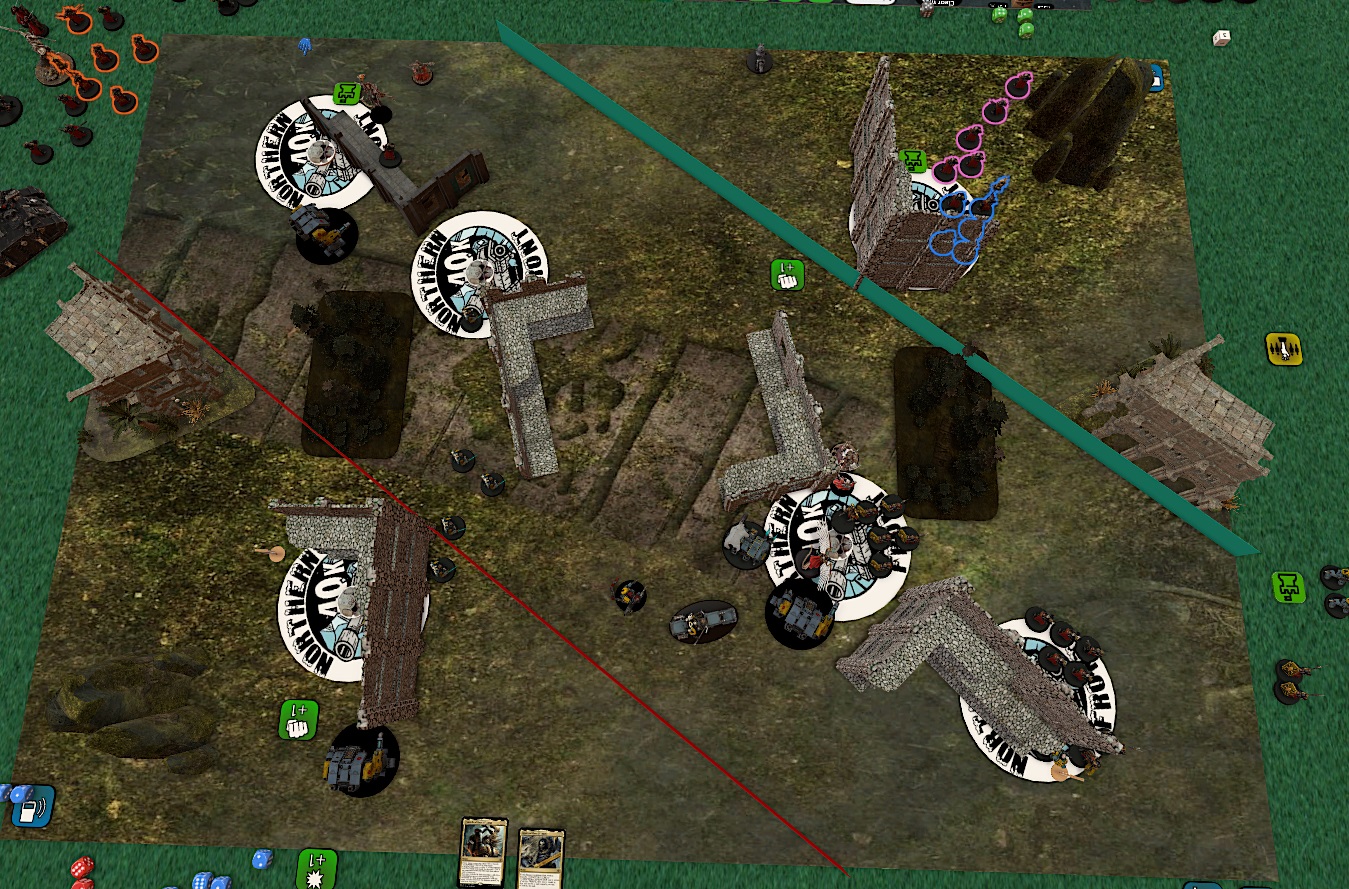Pick the green anvil token beside the pink-outlined squad
This screenshot has height=889, width=1349.
(x=911, y=161)
